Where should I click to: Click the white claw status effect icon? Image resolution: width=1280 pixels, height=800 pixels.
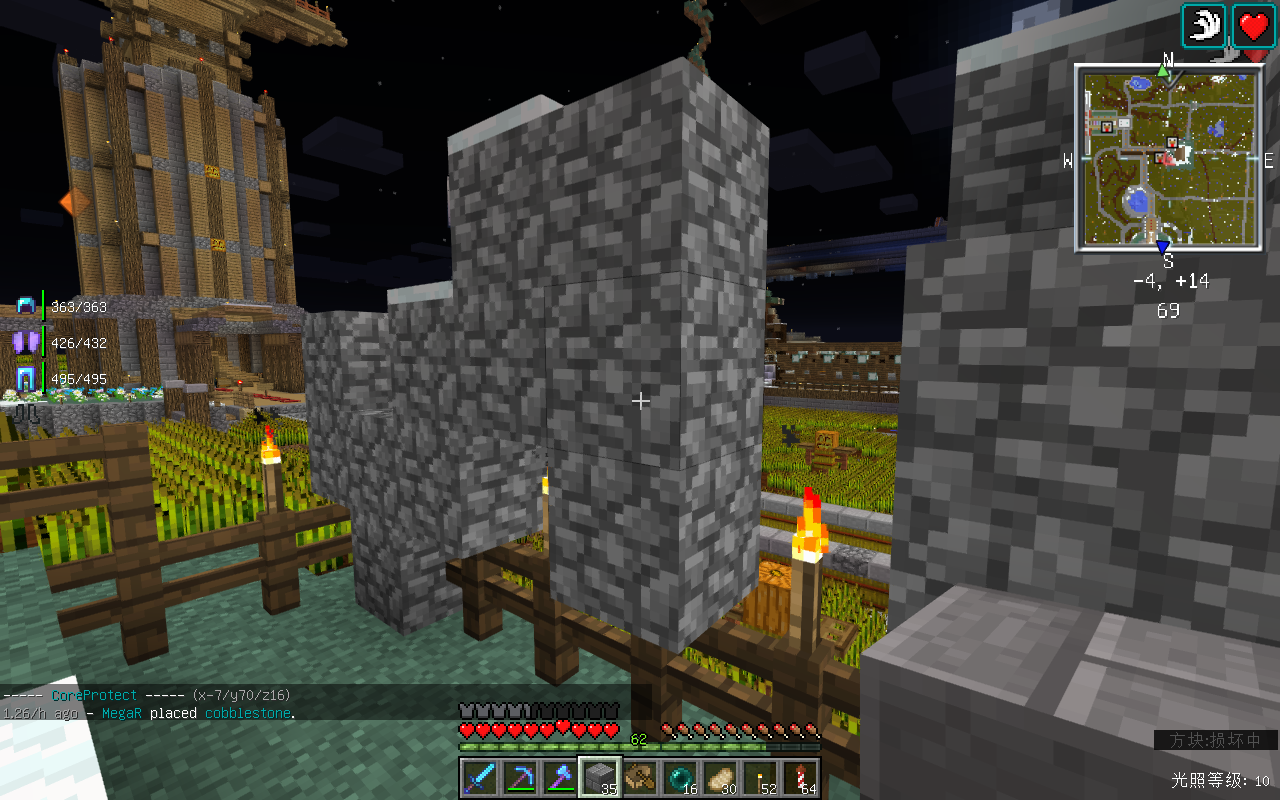click(x=1204, y=26)
